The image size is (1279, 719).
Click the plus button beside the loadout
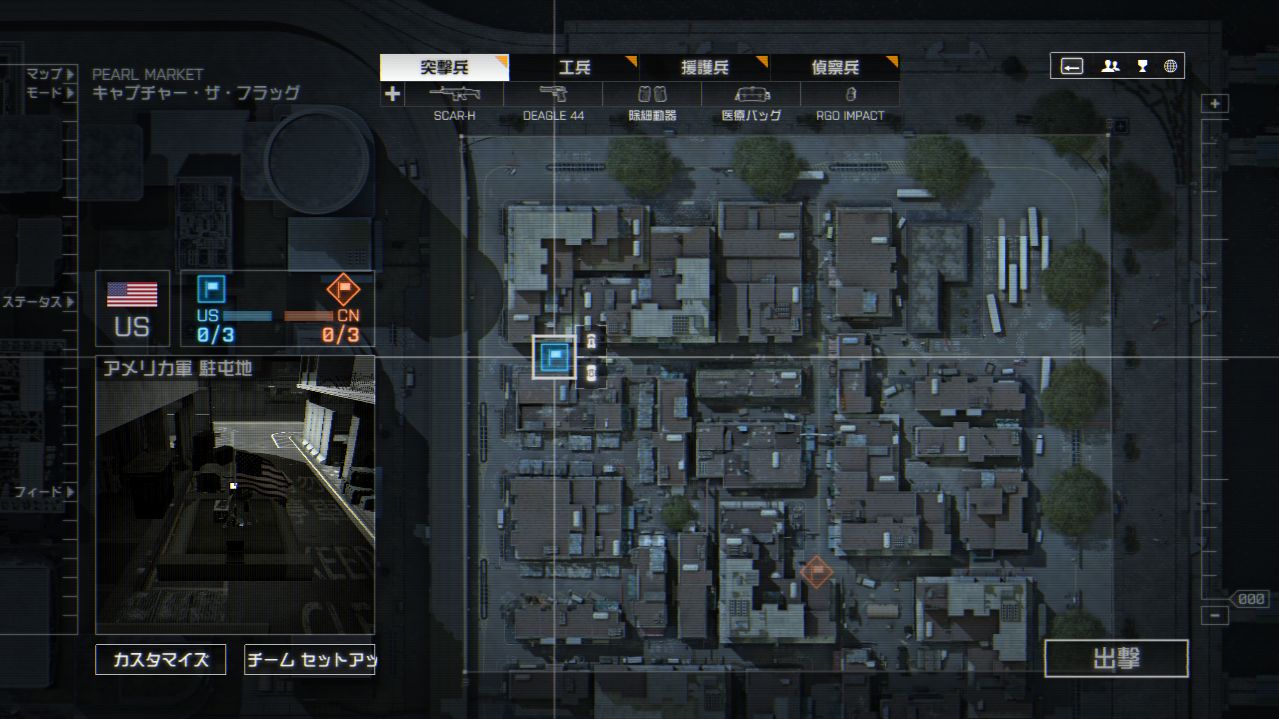click(392, 95)
